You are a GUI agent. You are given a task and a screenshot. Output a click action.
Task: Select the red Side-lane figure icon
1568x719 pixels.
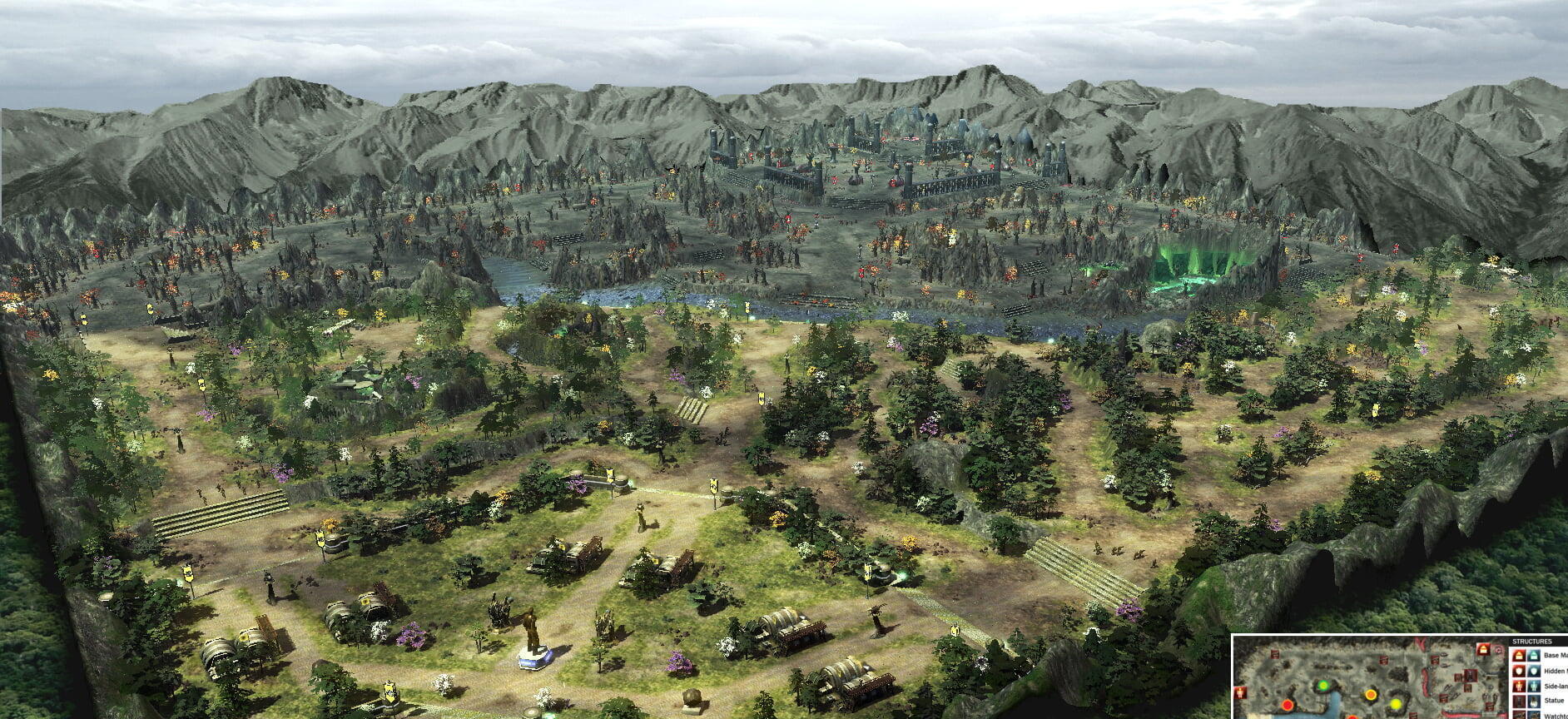pyautogui.click(x=1519, y=687)
